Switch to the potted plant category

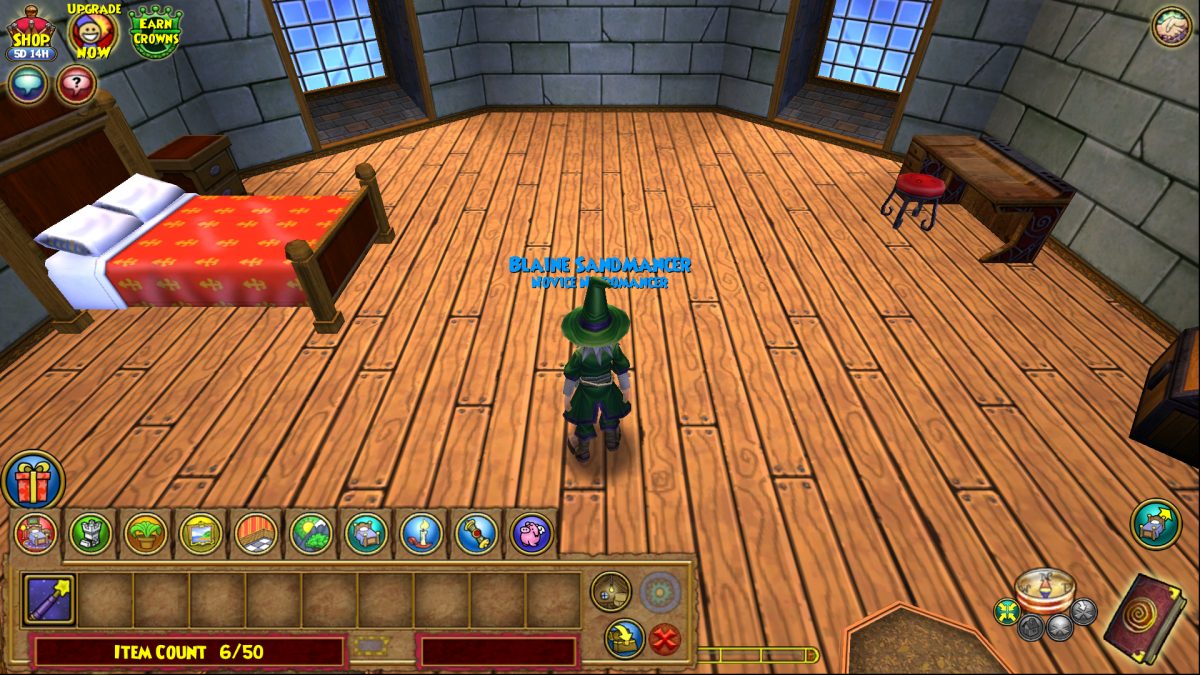146,533
